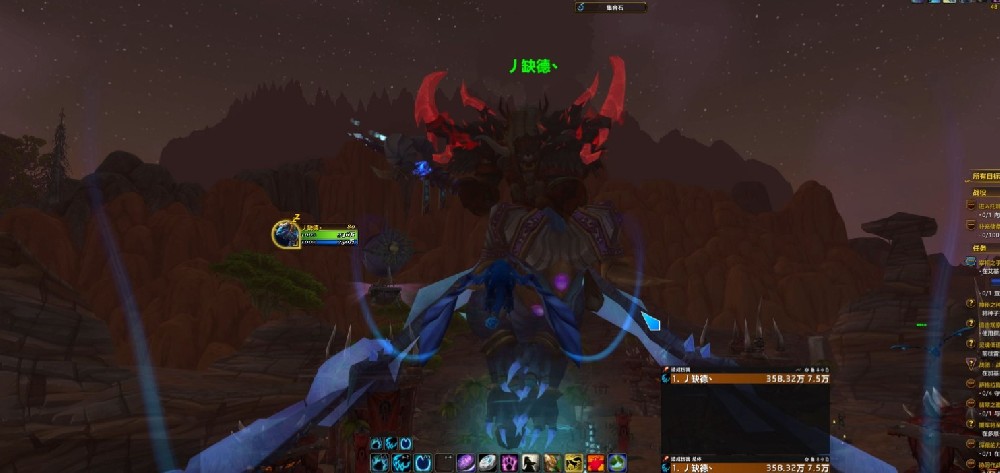Screen dimensions: 1000x473
Task: Click the player portrait on the unit frame
Action: tap(285, 234)
